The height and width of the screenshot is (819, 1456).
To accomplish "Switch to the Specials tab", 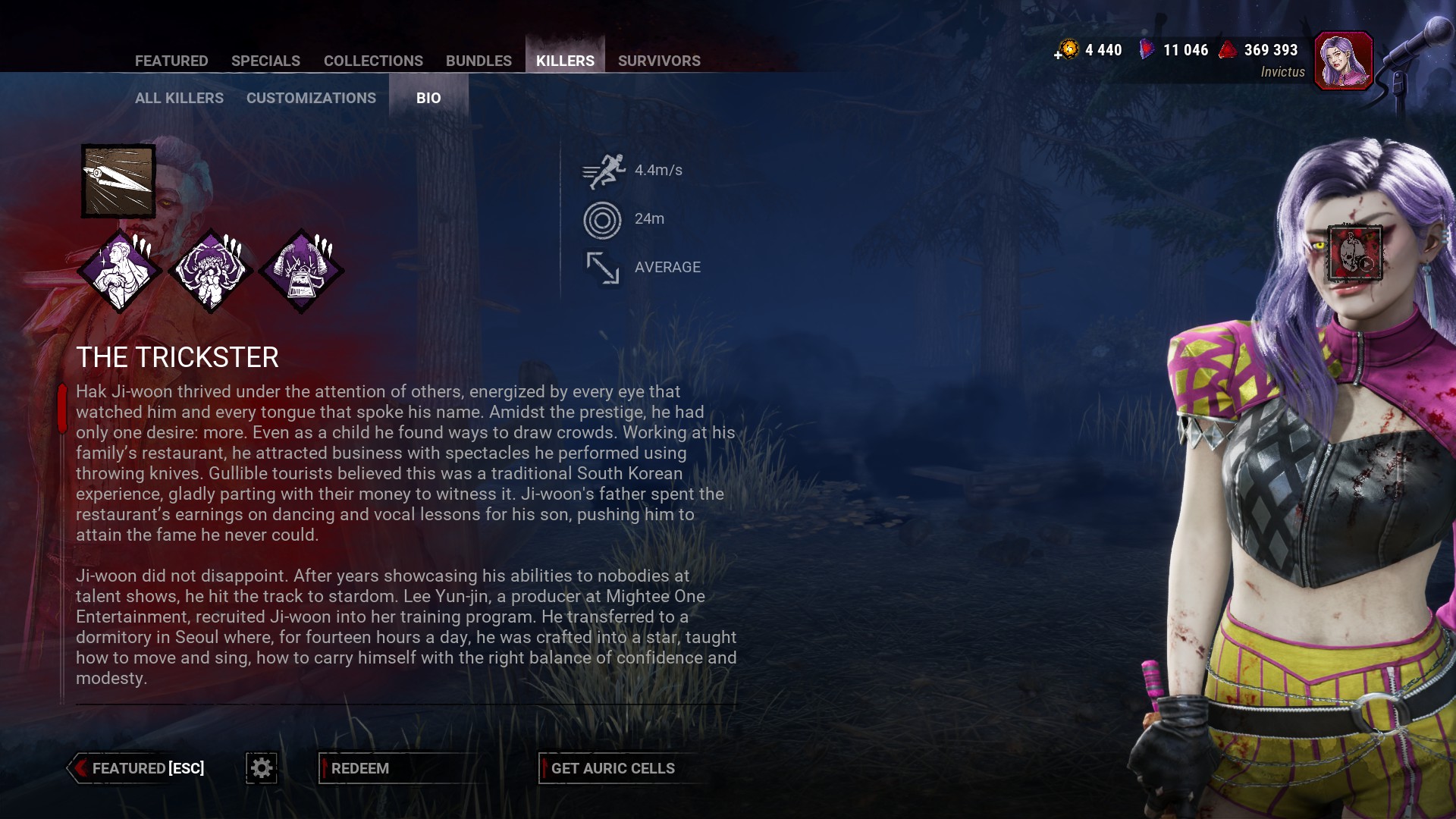I will pyautogui.click(x=265, y=61).
